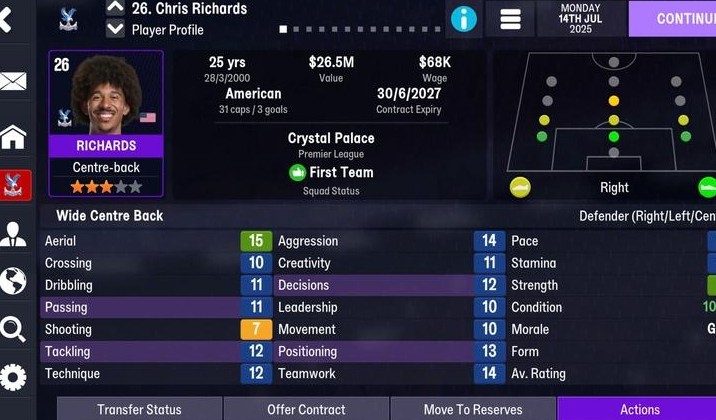
Task: Open the settings gear icon
Action: [x=13, y=377]
